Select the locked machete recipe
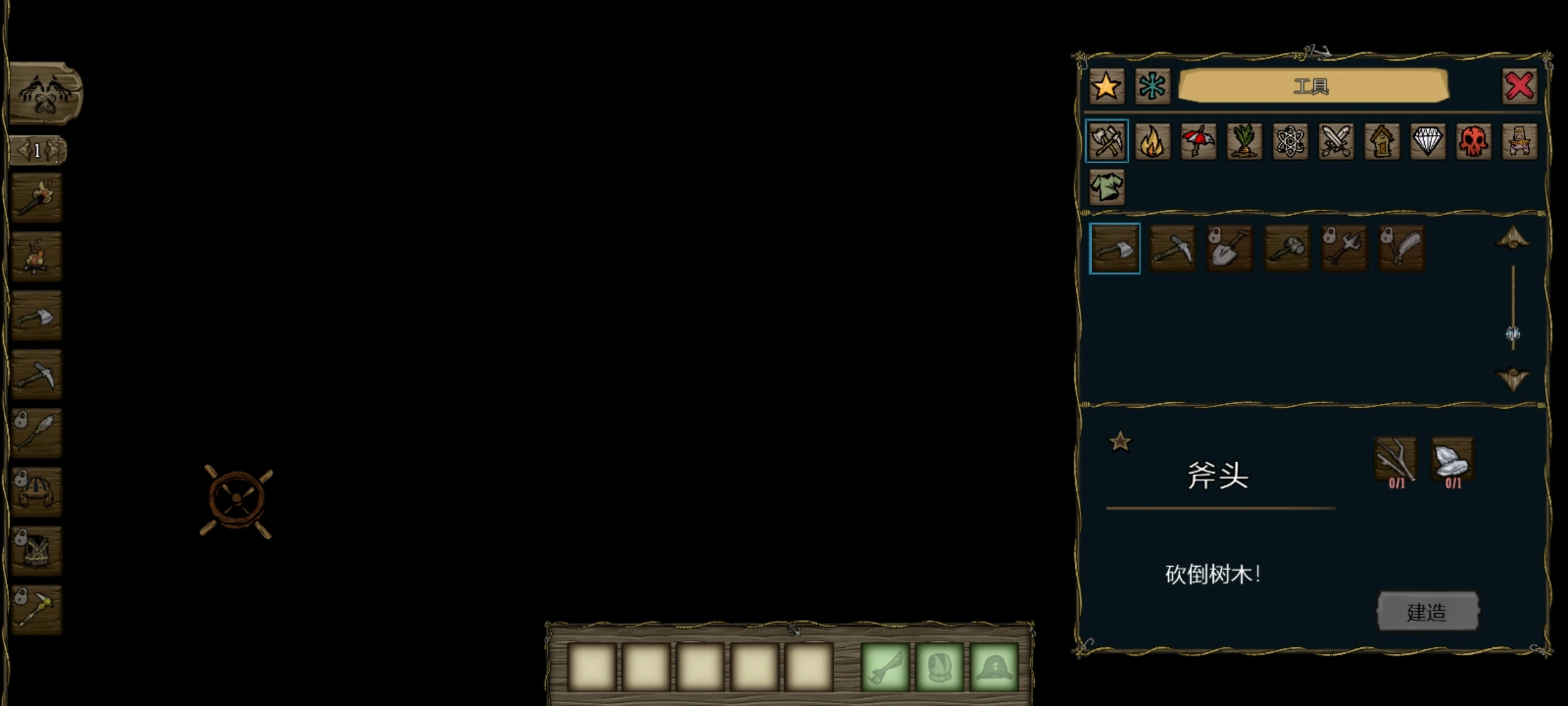This screenshot has height=706, width=1568. (x=1401, y=248)
